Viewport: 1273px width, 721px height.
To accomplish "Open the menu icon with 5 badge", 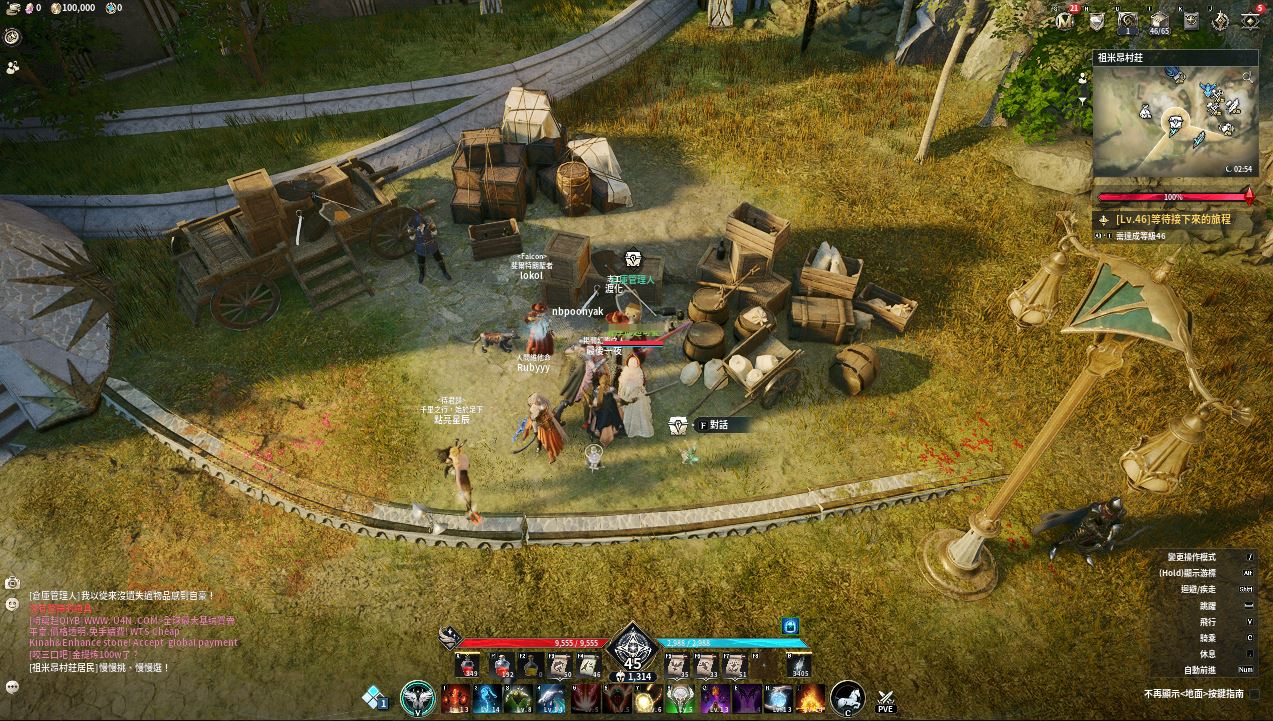I will (x=1251, y=20).
